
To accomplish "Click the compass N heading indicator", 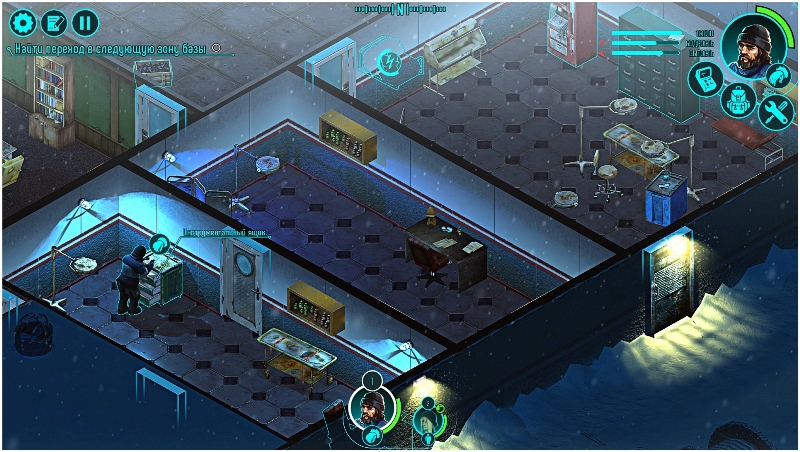I will click(400, 9).
